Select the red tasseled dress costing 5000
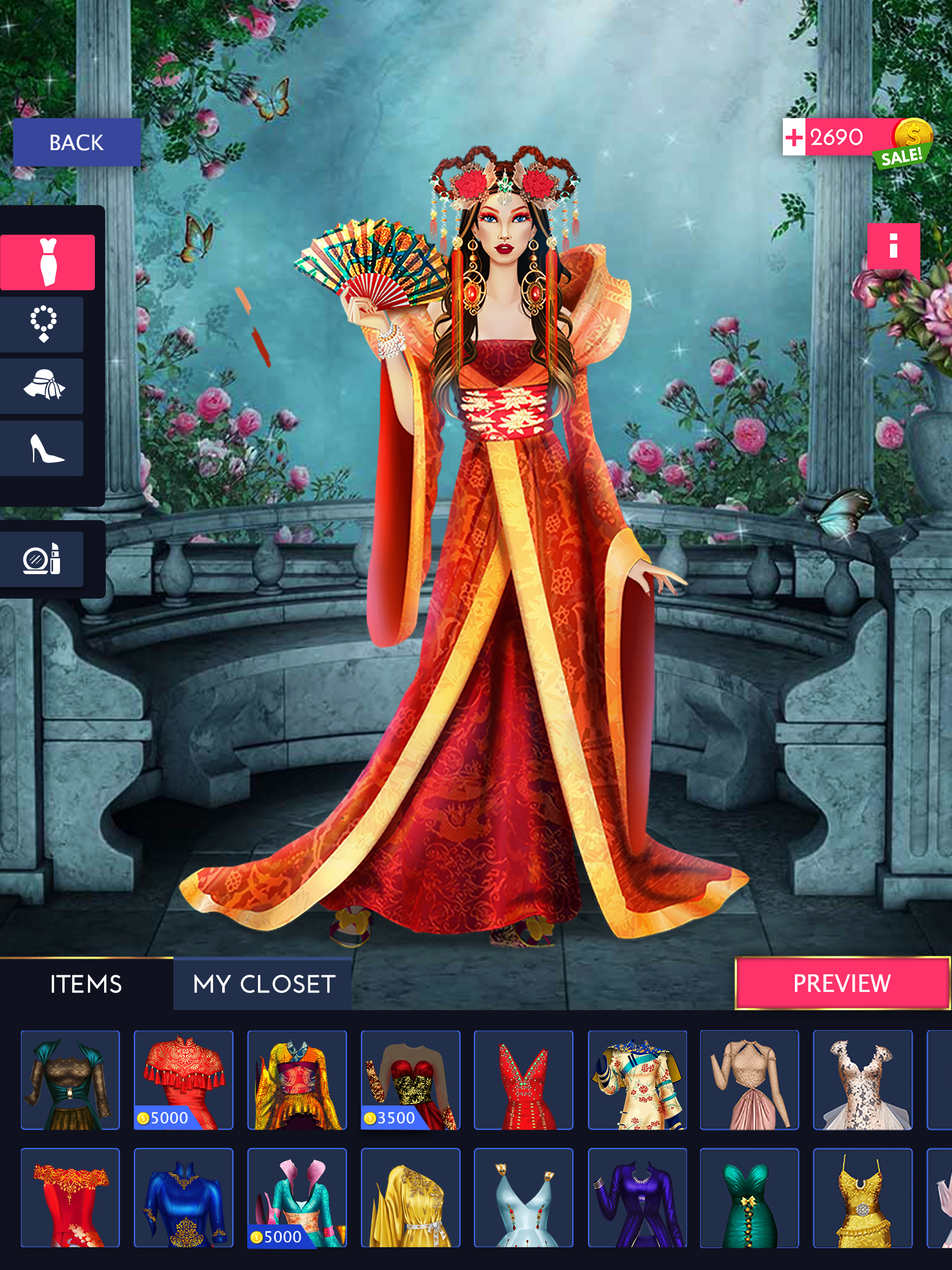This screenshot has width=952, height=1270. [x=184, y=1079]
